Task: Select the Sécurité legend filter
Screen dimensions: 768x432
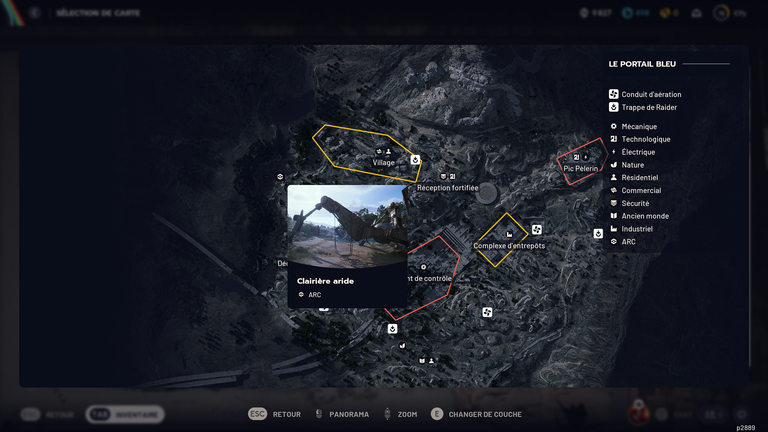Action: point(635,203)
